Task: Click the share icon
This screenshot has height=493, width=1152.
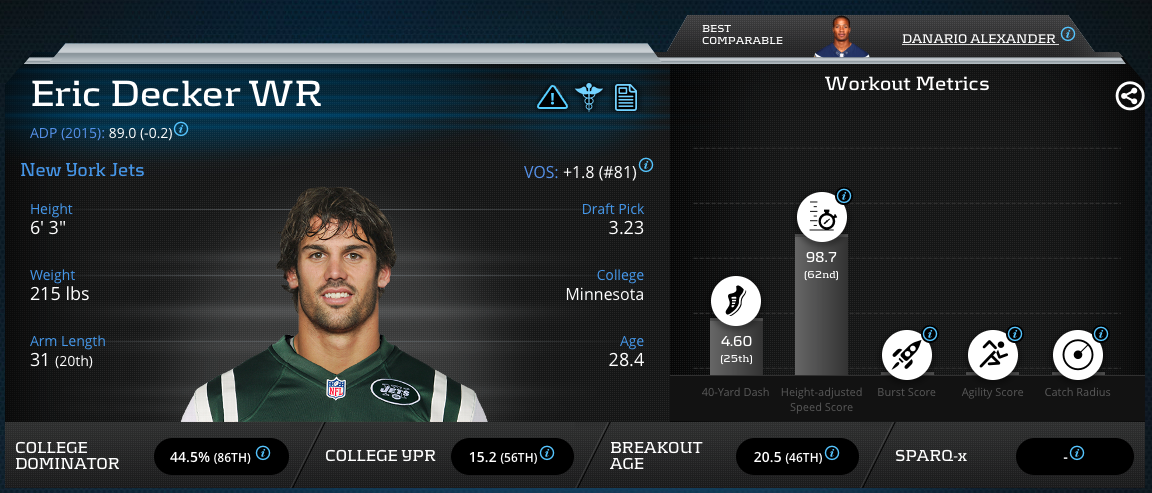Action: (x=1130, y=96)
